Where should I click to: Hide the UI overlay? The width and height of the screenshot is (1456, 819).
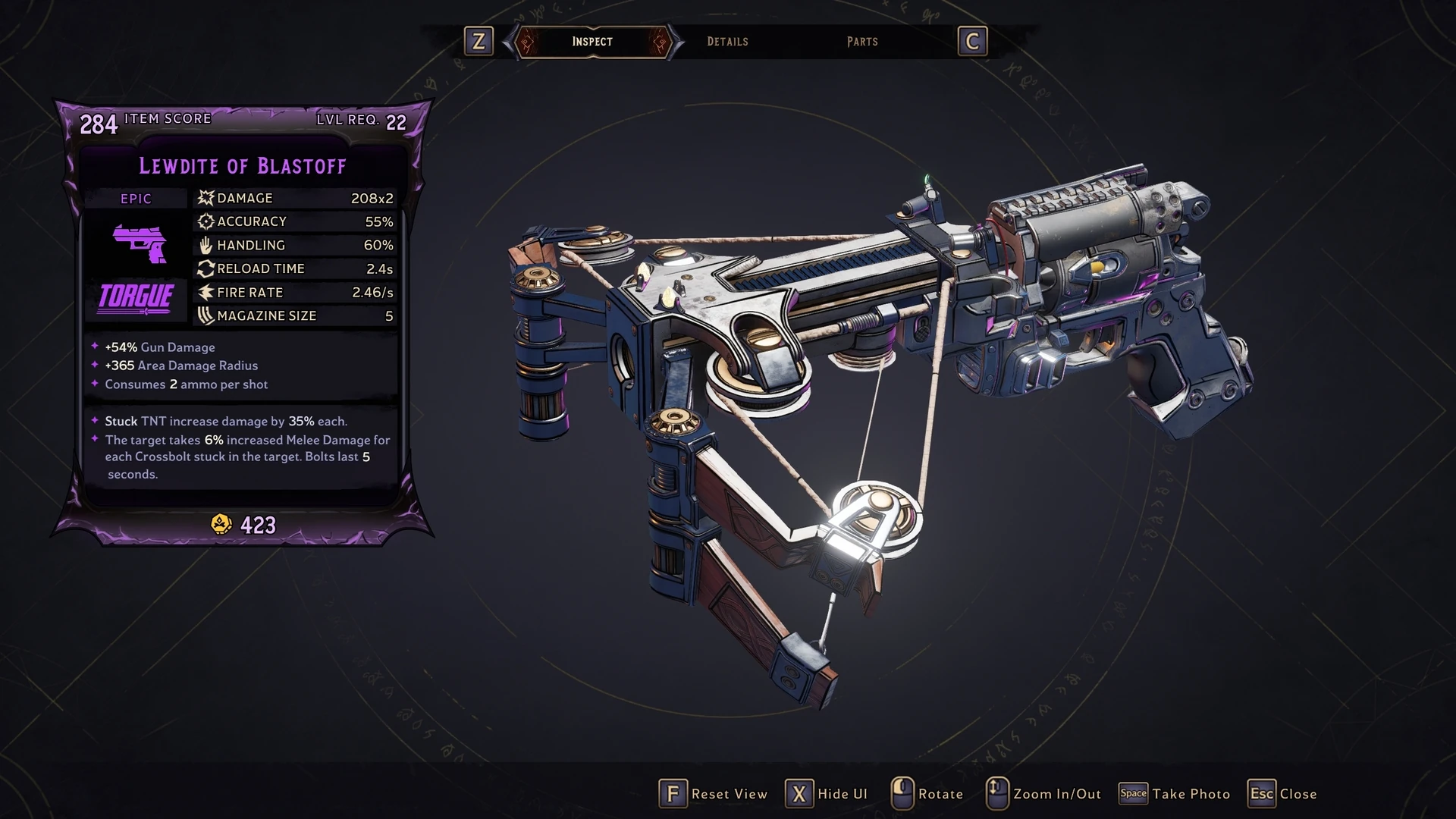point(827,794)
